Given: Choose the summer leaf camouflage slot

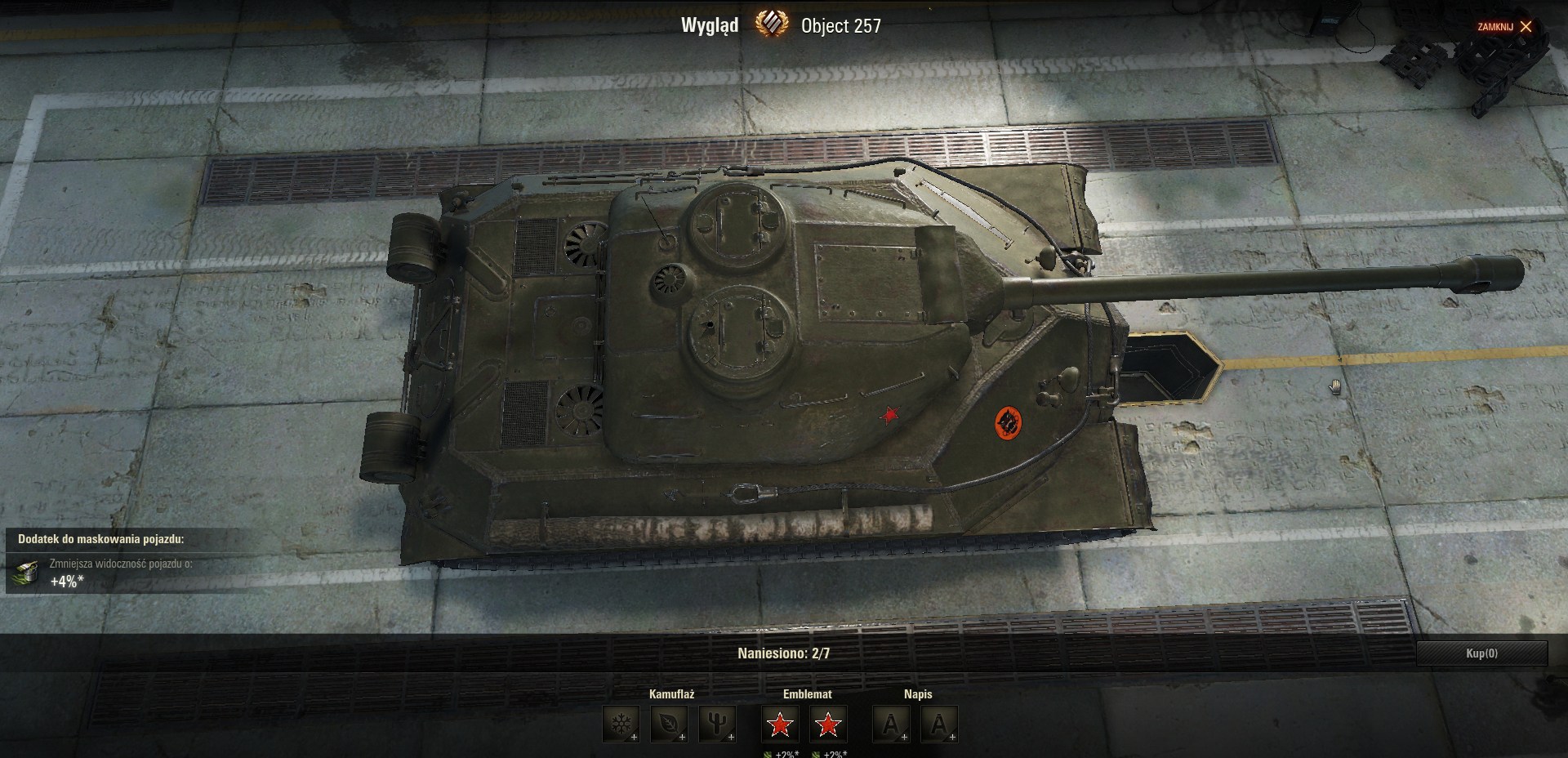Looking at the screenshot, I should pyautogui.click(x=669, y=725).
